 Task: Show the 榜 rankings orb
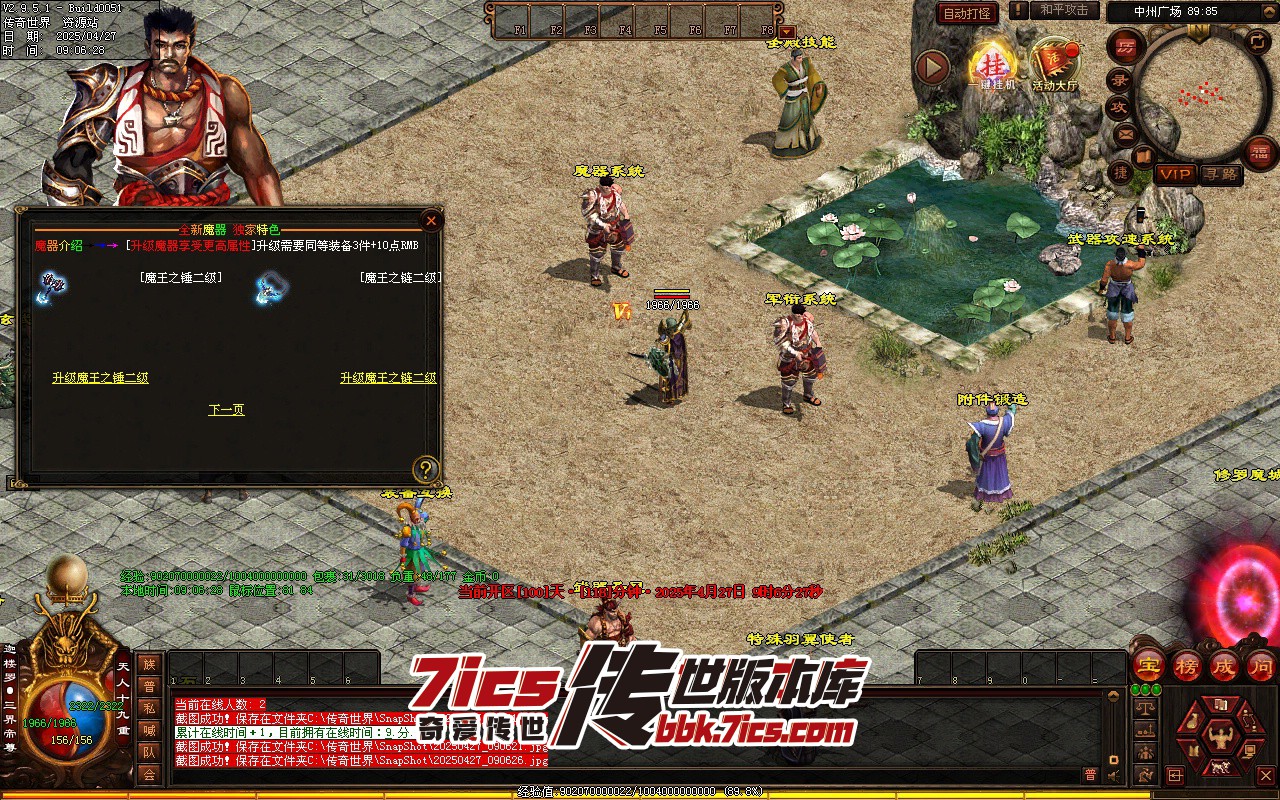(1186, 665)
